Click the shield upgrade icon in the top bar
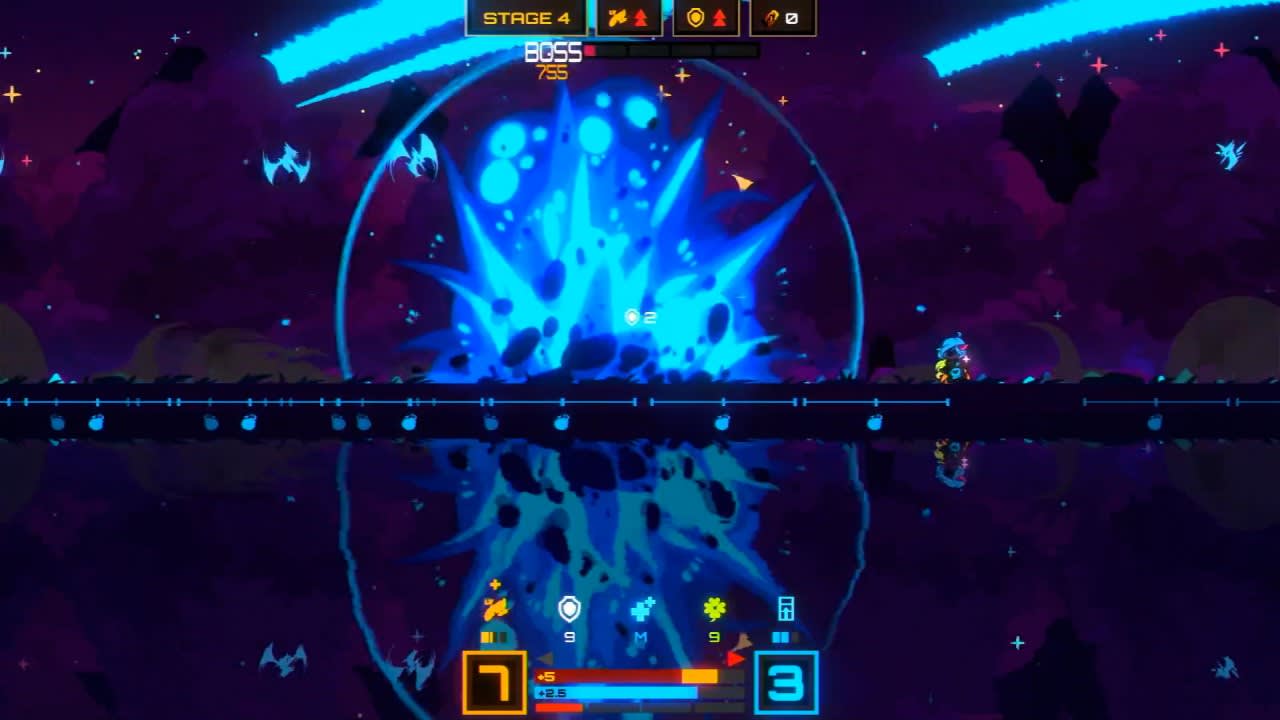This screenshot has height=720, width=1280. pyautogui.click(x=695, y=18)
